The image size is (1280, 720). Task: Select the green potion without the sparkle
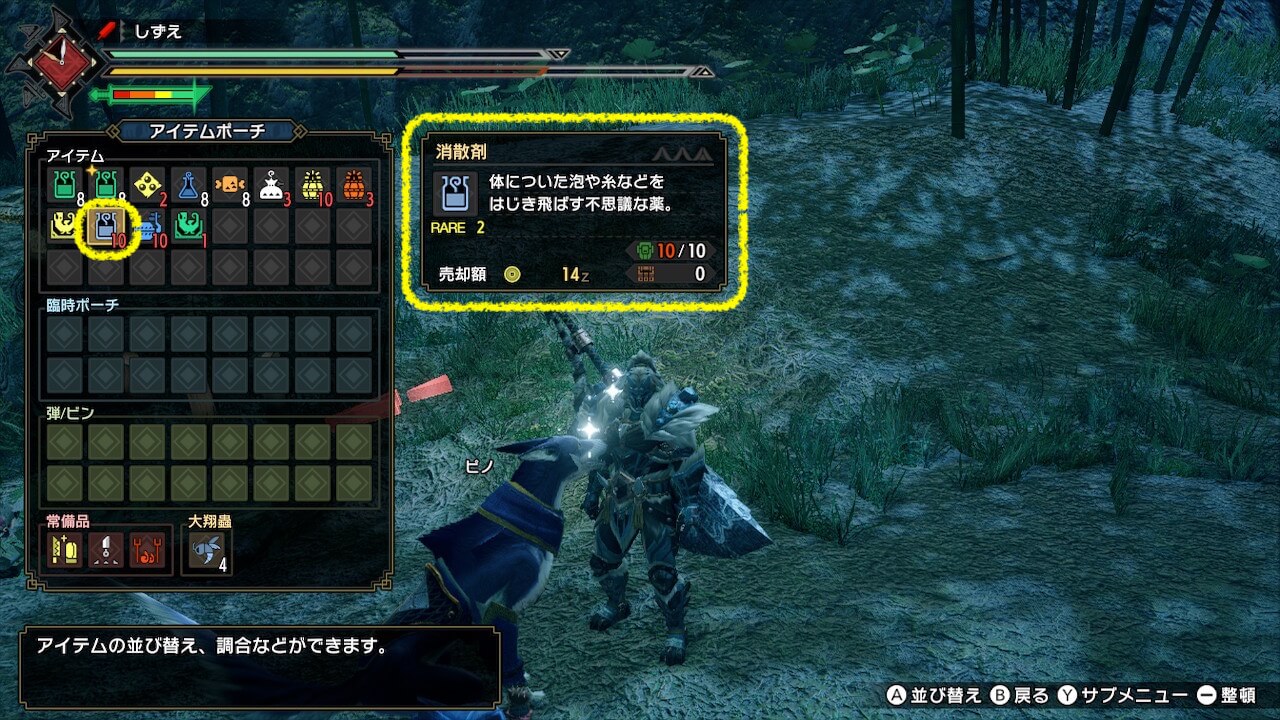click(x=64, y=185)
